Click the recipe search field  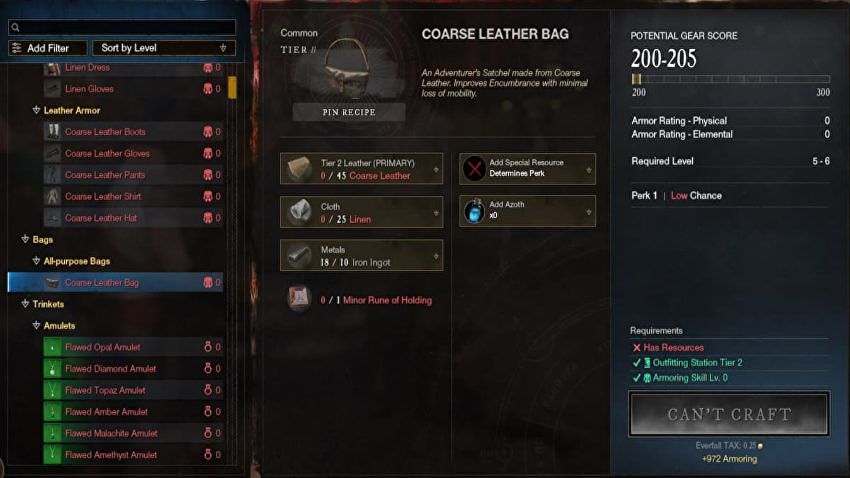click(x=122, y=28)
